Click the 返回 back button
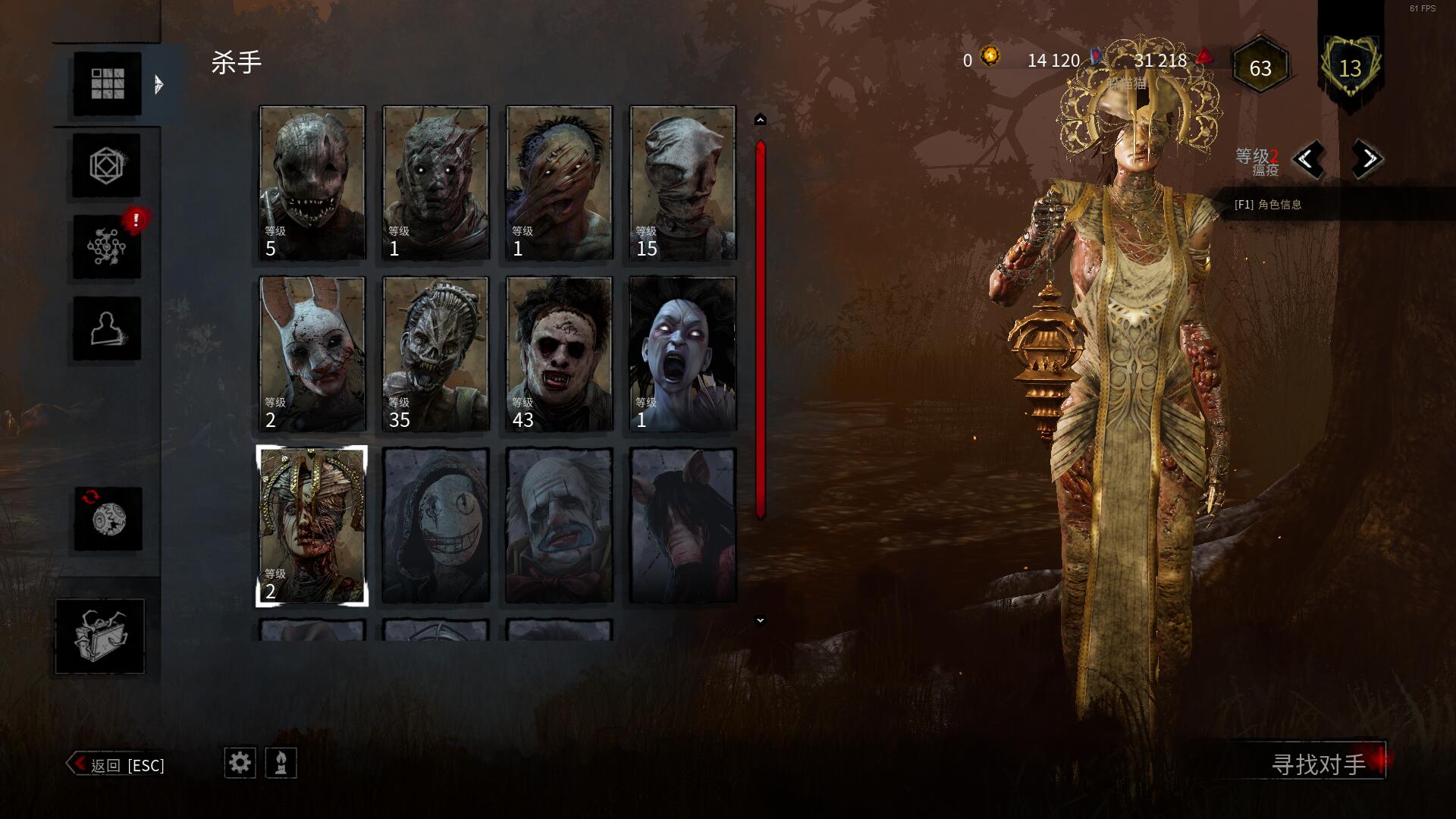Screen dimensions: 1456x819 click(x=118, y=764)
